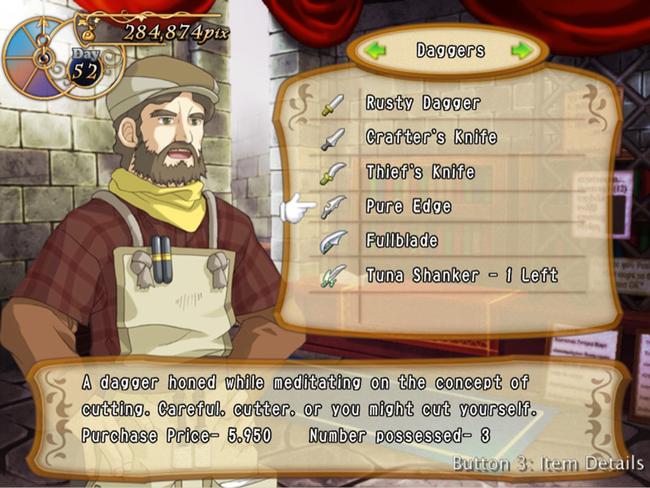Pick the Thief's Knife from list

[x=420, y=172]
